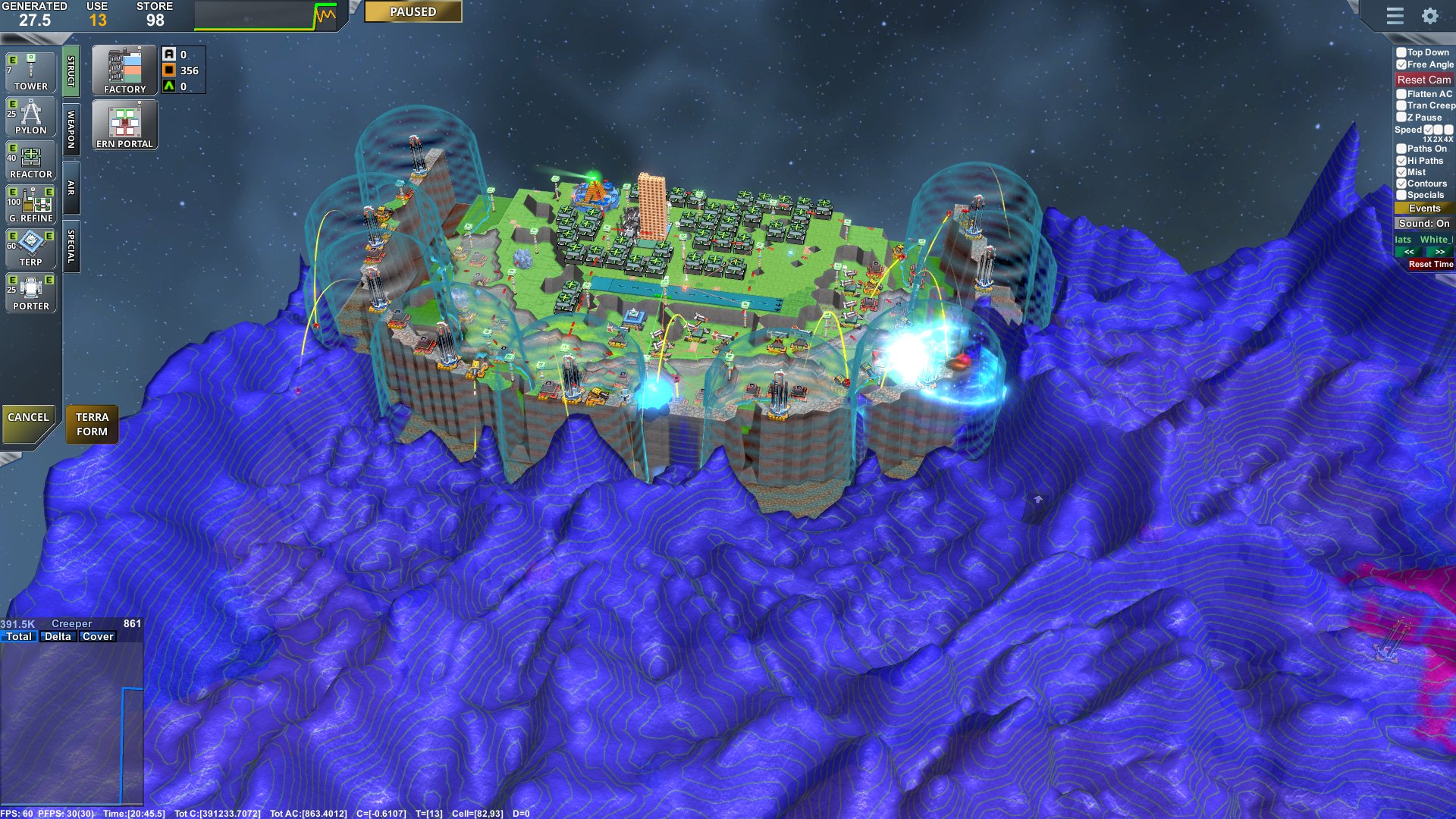Enable the Top Down camera checkbox
The image size is (1456, 819).
[1401, 53]
